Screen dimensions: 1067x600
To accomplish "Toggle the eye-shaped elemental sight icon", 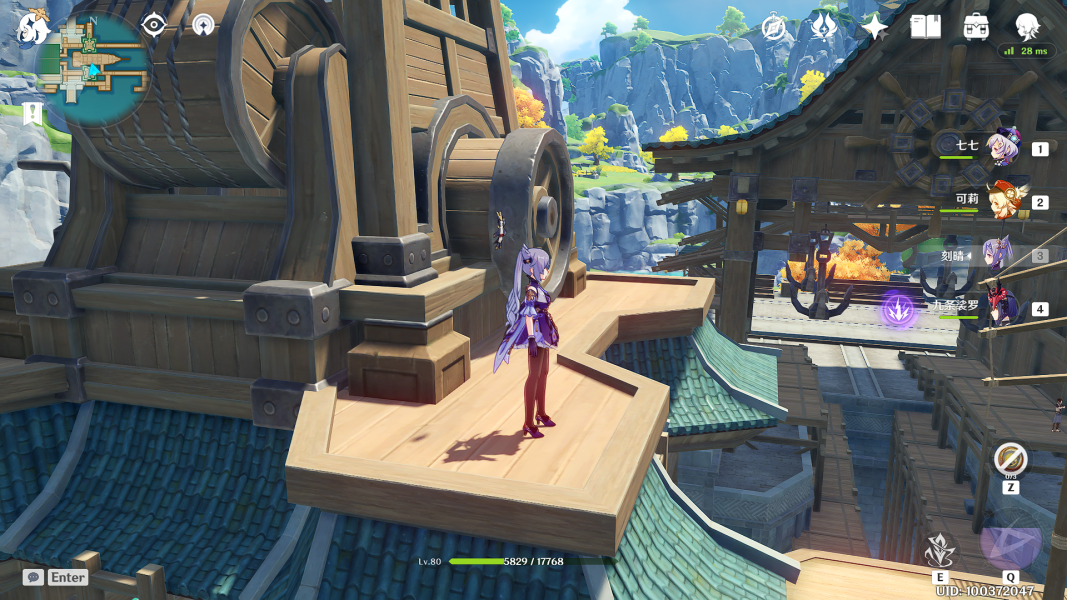I will (x=153, y=25).
